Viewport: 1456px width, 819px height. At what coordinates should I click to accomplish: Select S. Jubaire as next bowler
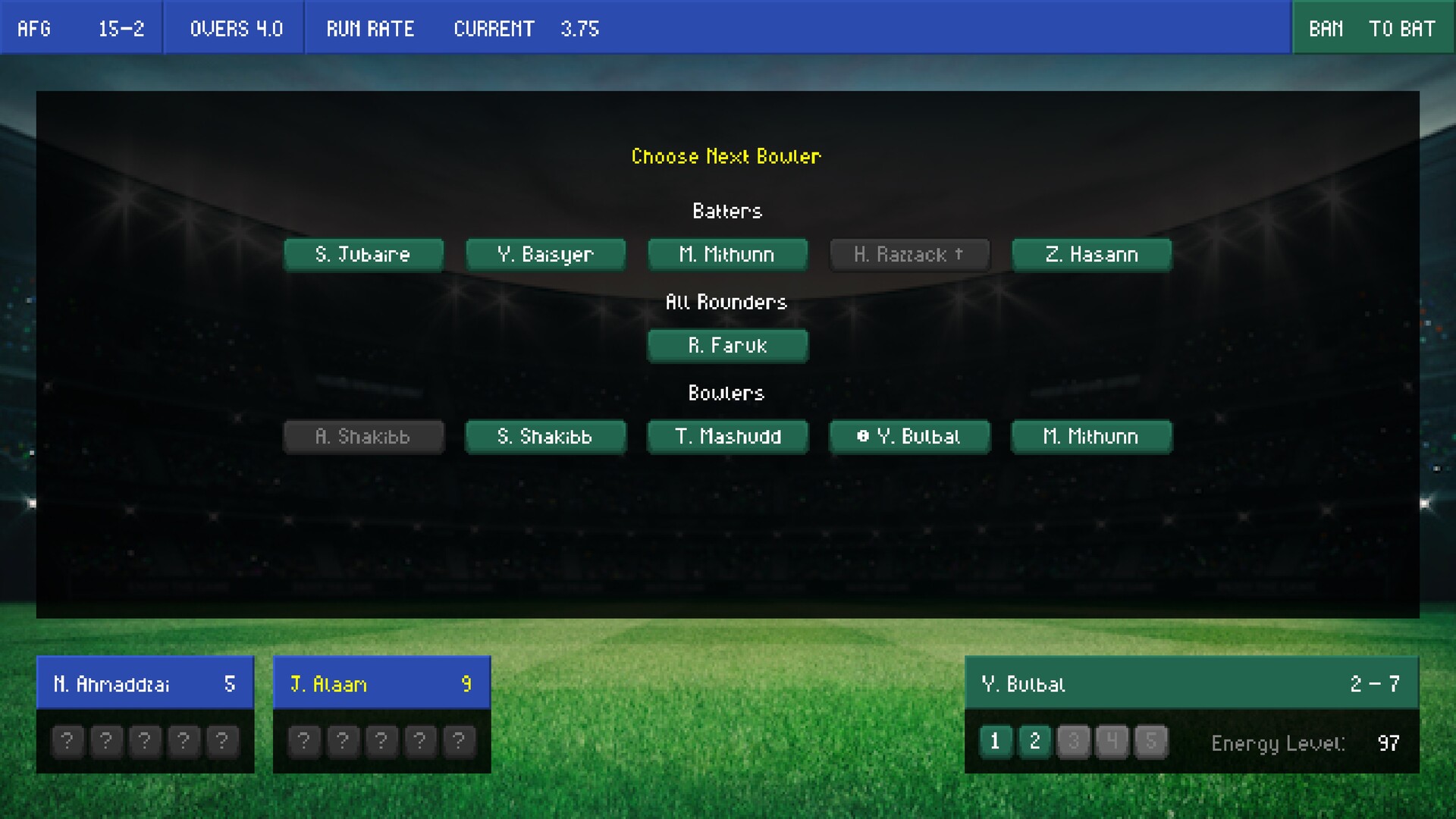[x=363, y=255]
